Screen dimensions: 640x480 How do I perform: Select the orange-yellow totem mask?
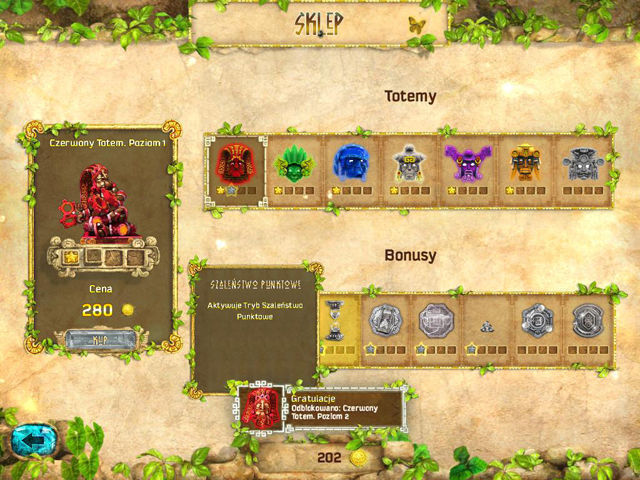[524, 162]
